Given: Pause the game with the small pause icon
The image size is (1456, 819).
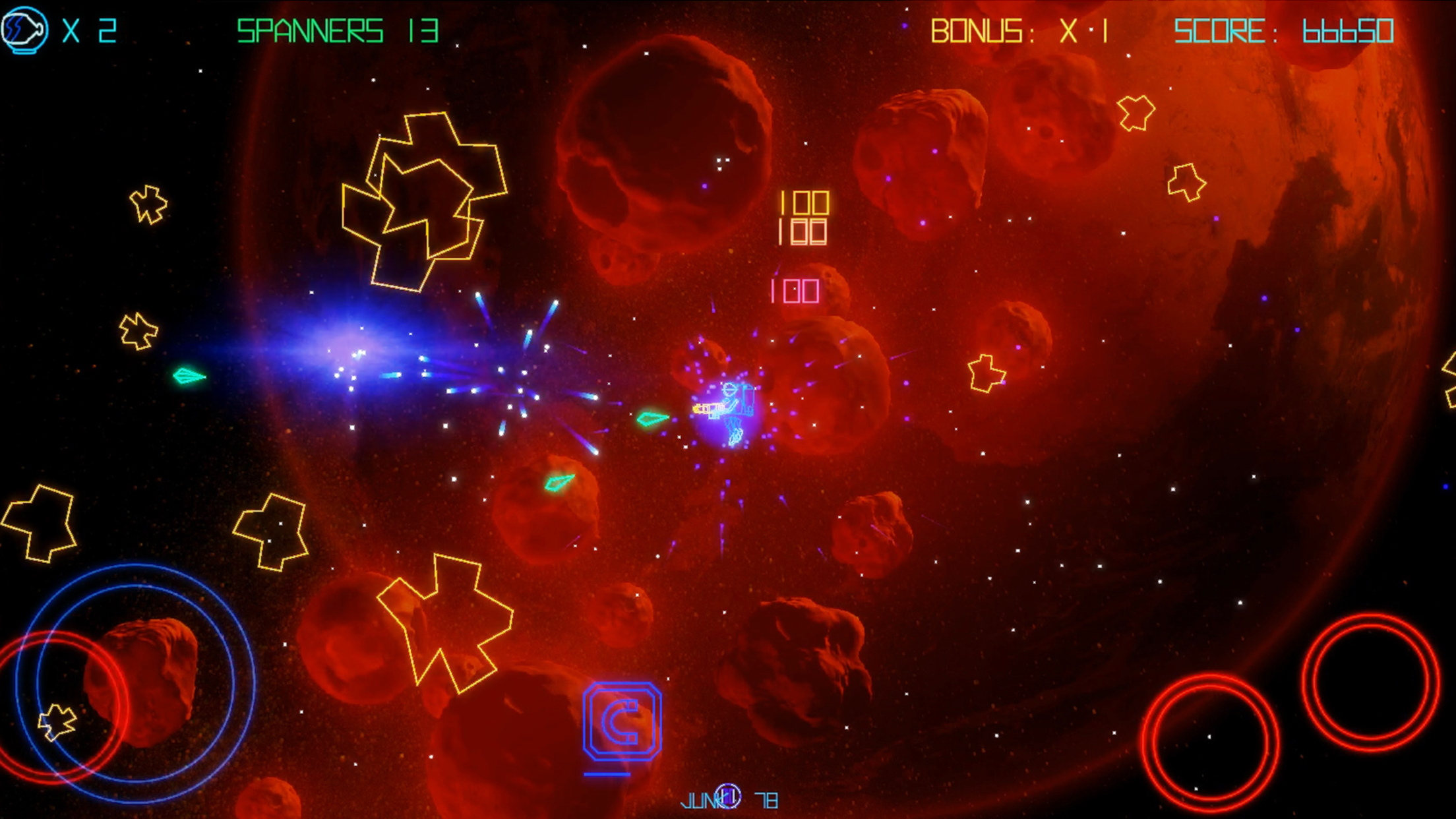Looking at the screenshot, I should tap(728, 796).
